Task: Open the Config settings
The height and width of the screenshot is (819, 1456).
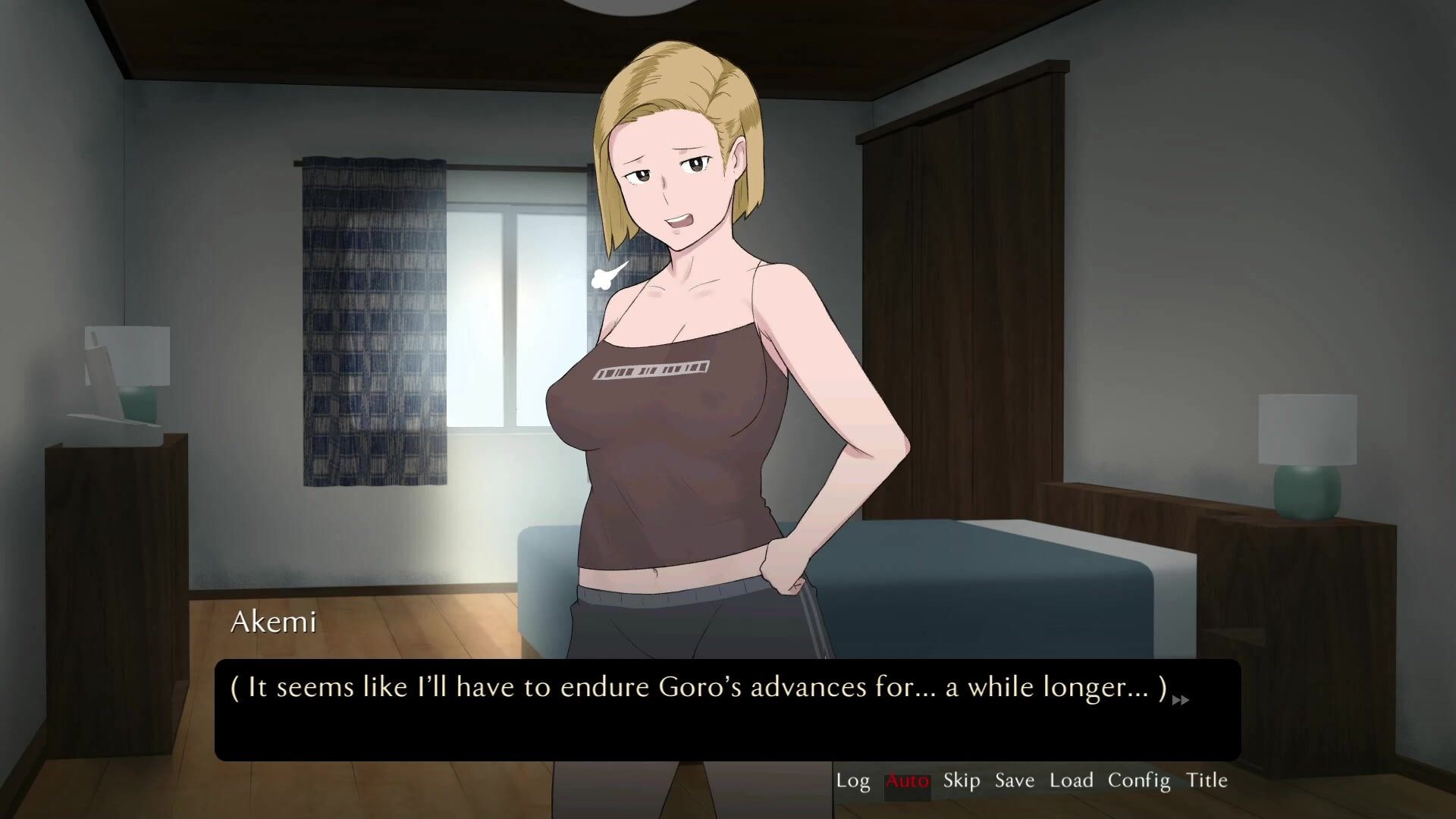Action: pos(1138,780)
